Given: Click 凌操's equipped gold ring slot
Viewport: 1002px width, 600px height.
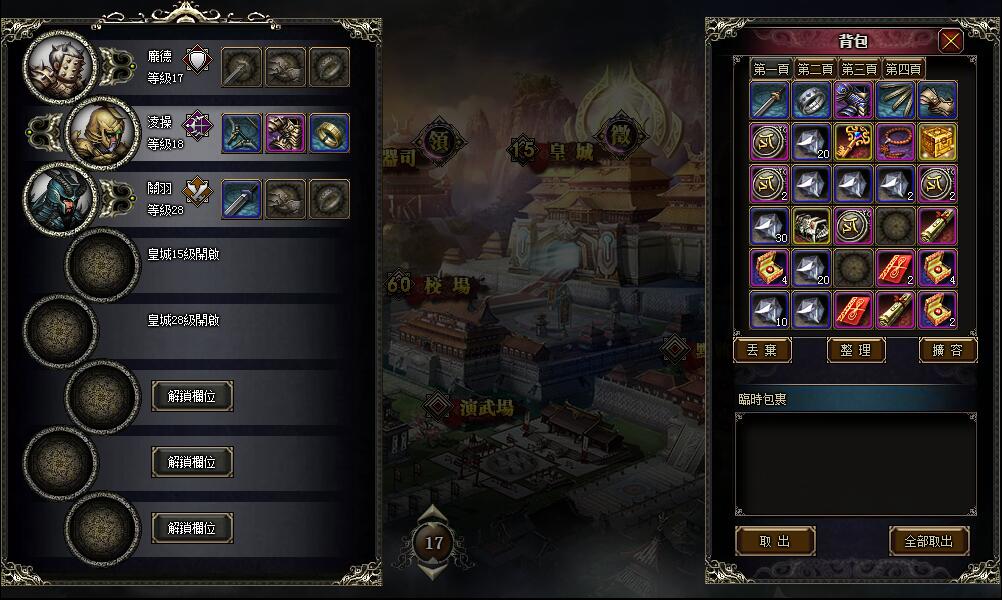Looking at the screenshot, I should pyautogui.click(x=329, y=133).
